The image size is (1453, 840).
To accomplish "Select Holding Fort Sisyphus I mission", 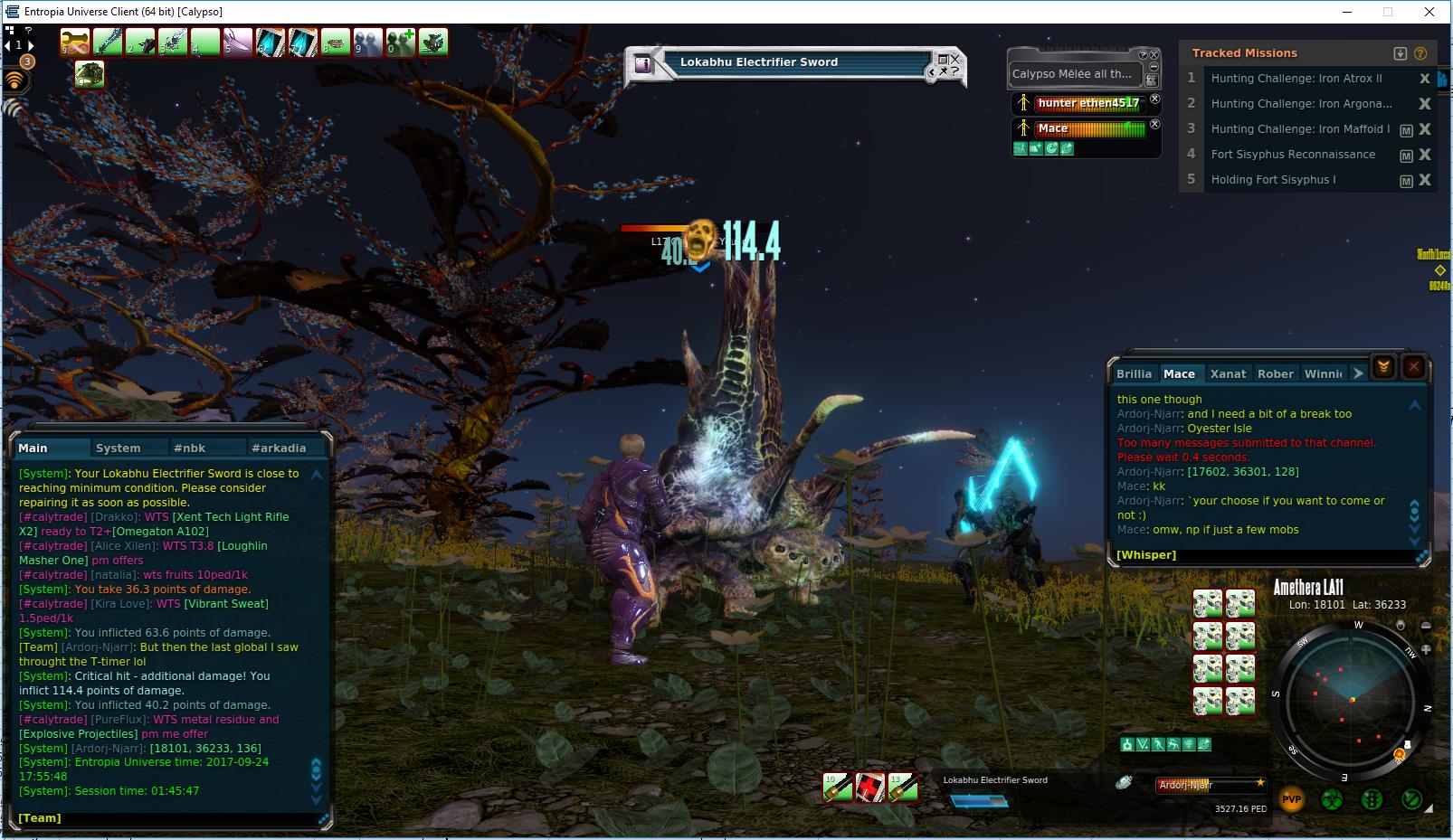I will pyautogui.click(x=1273, y=180).
